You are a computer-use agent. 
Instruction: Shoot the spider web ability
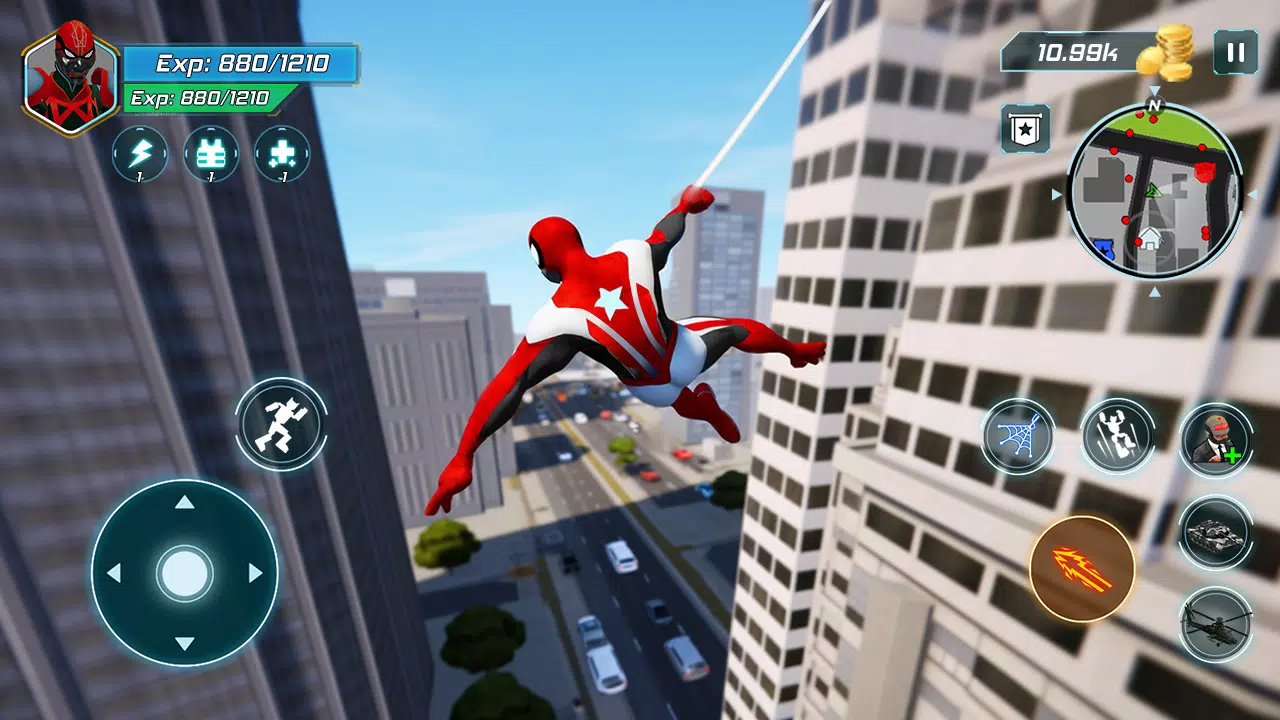1017,435
